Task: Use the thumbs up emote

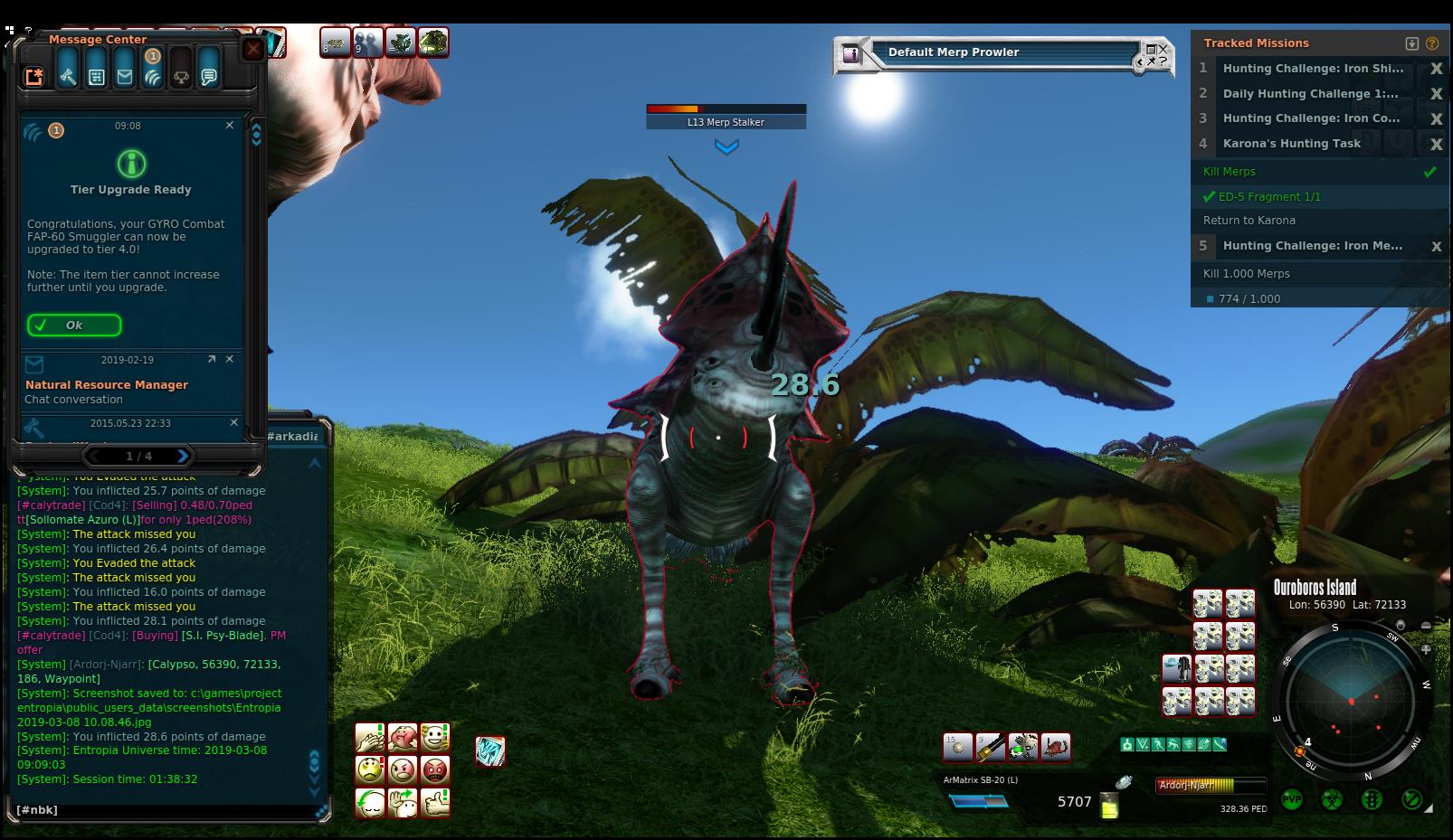Action: click(435, 802)
